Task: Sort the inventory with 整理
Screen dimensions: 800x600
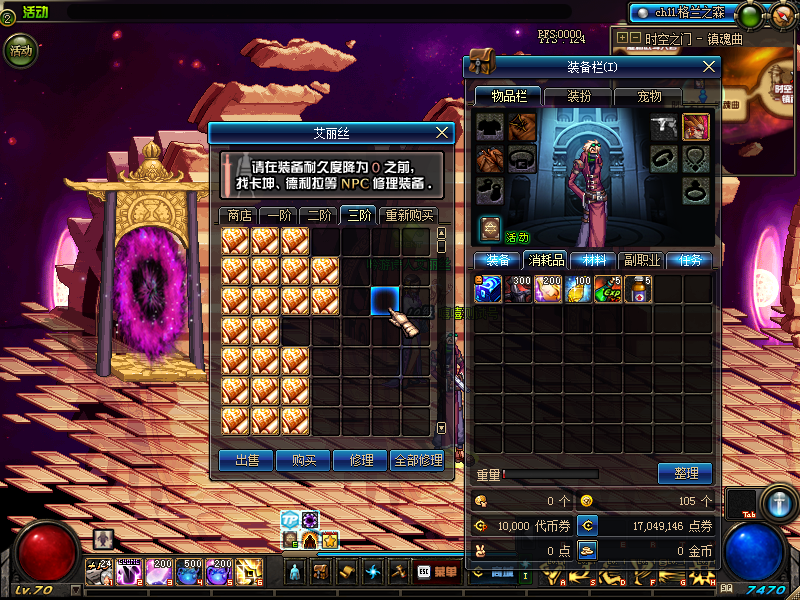Action: click(x=685, y=473)
